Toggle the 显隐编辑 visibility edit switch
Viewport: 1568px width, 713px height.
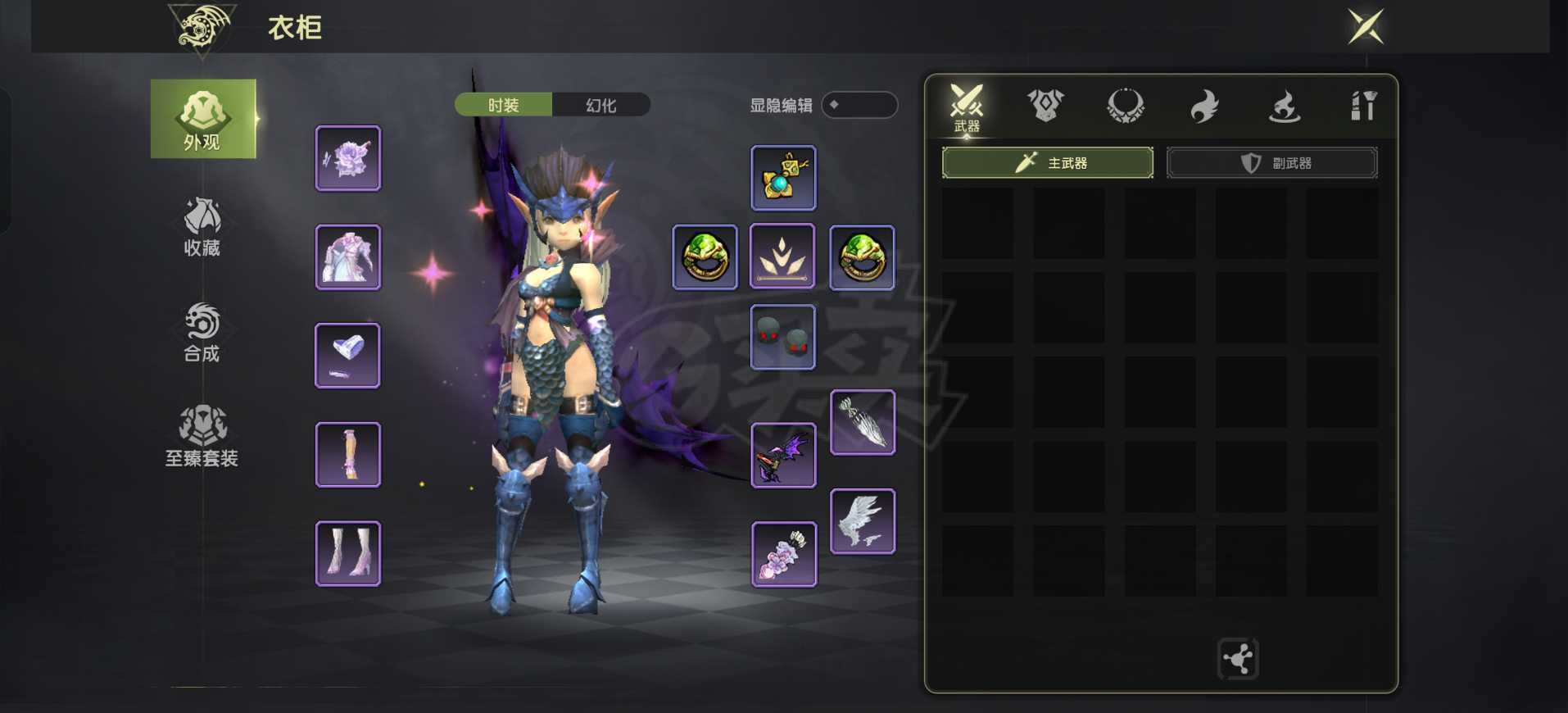click(x=859, y=105)
